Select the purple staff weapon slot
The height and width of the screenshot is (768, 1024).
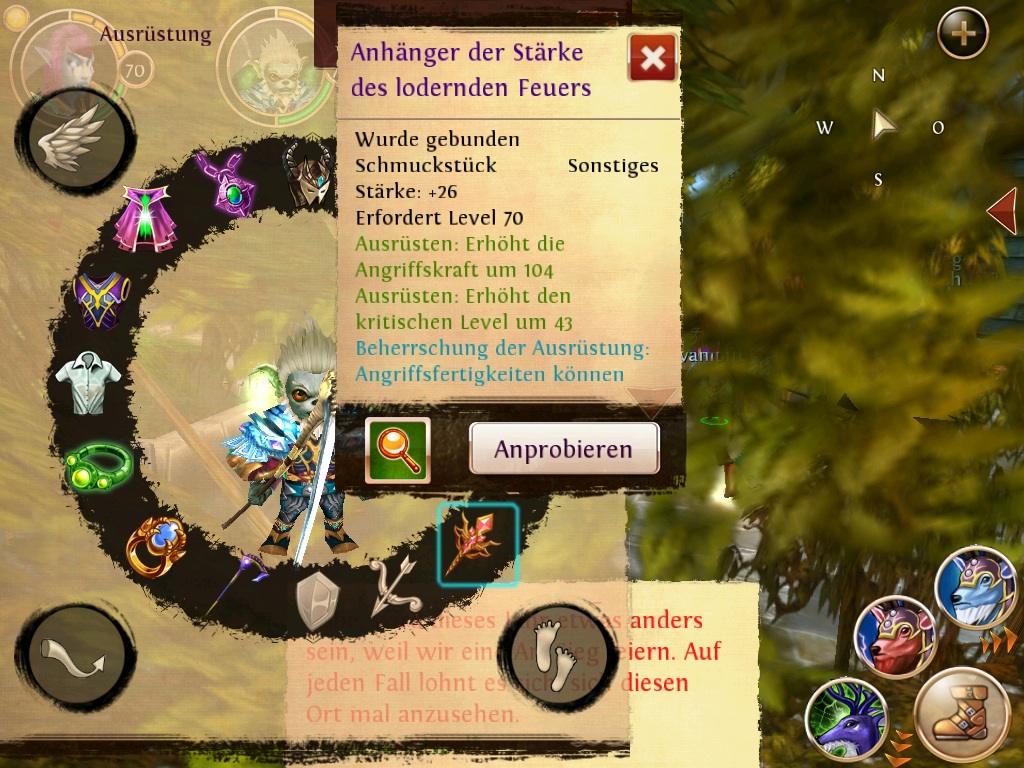pos(235,585)
